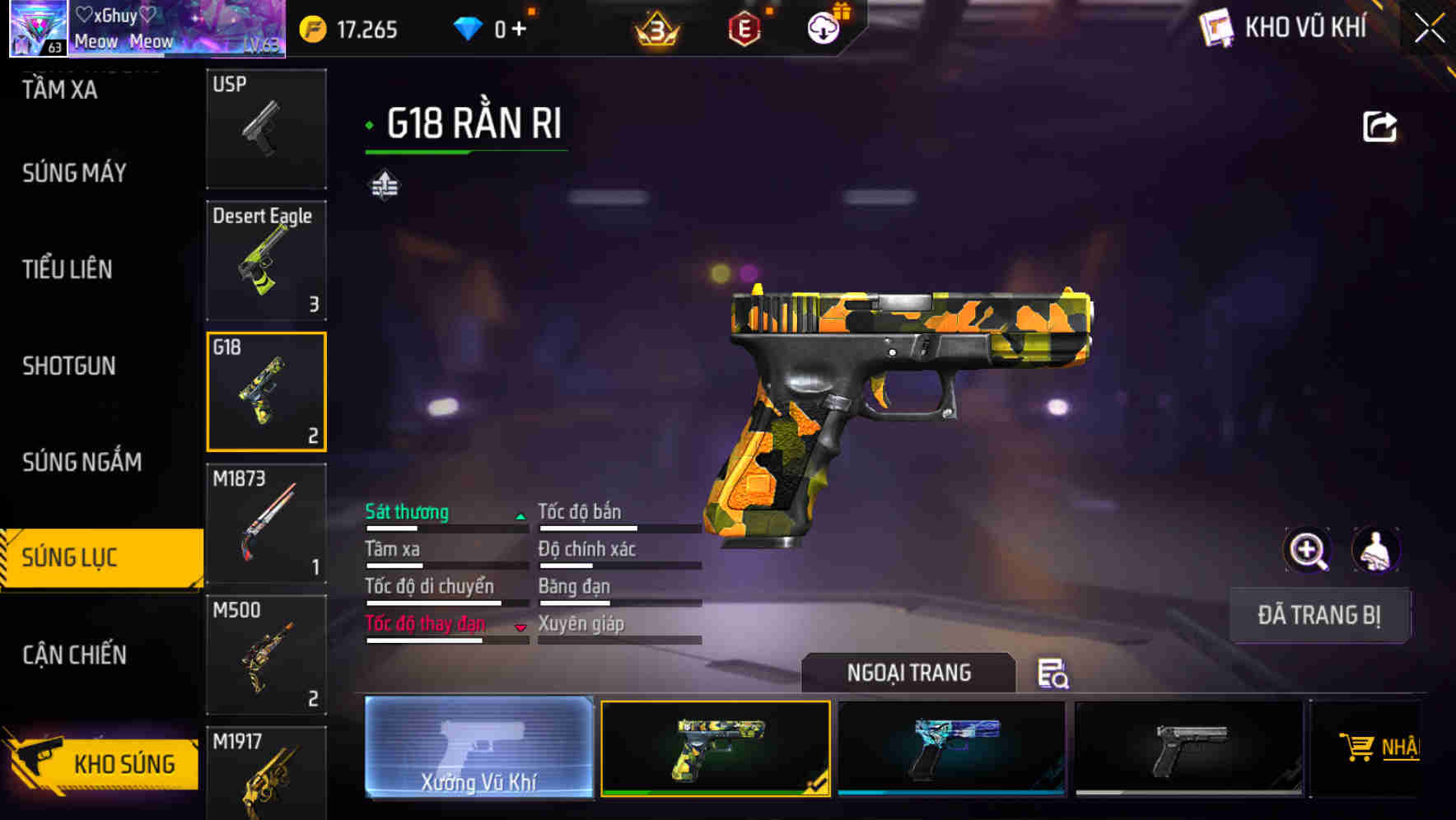Image resolution: width=1456 pixels, height=820 pixels.
Task: Expand Sát thương stat comparison arrow
Action: pyautogui.click(x=520, y=514)
